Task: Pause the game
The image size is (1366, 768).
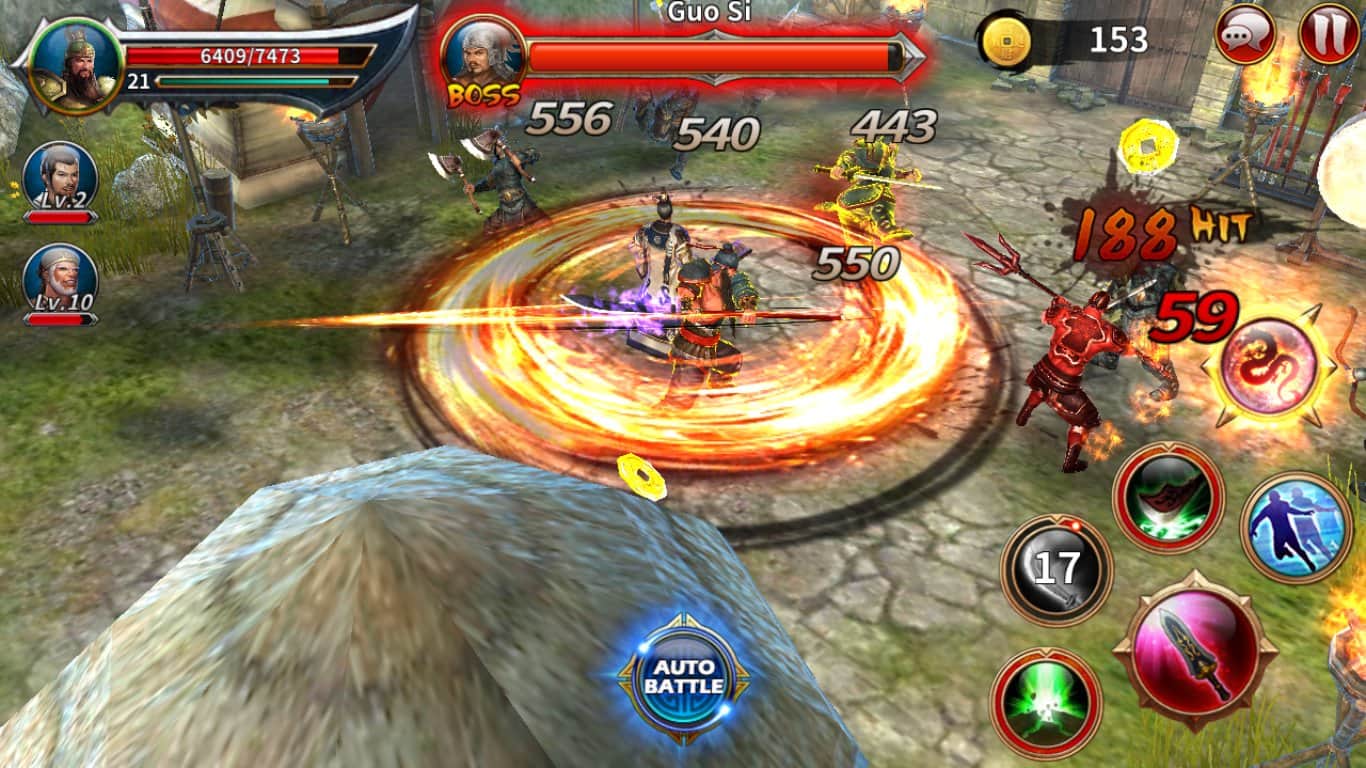Action: (1328, 35)
